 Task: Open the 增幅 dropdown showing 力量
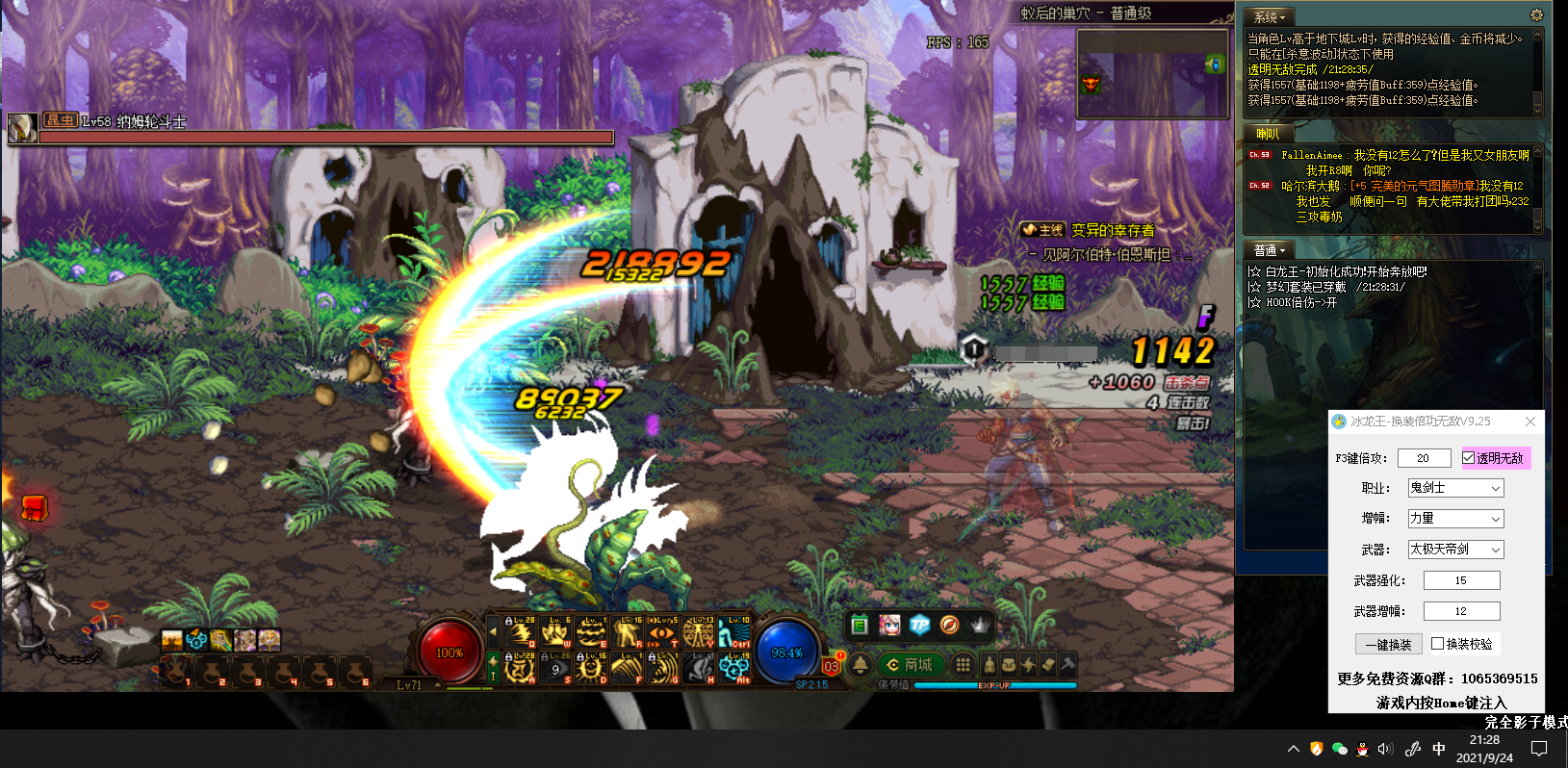[1455, 518]
